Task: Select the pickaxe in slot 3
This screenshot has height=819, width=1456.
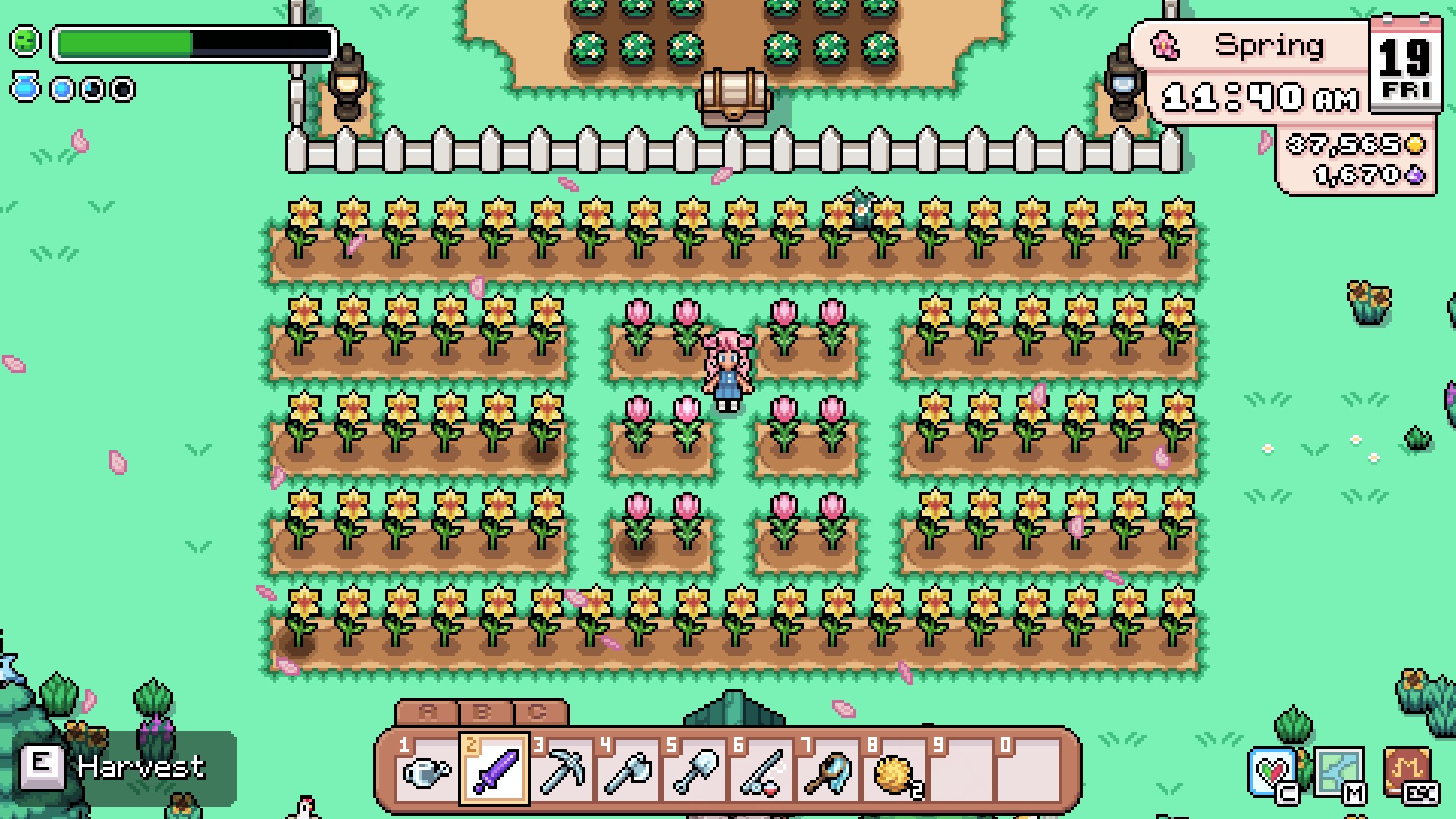Action: (561, 772)
